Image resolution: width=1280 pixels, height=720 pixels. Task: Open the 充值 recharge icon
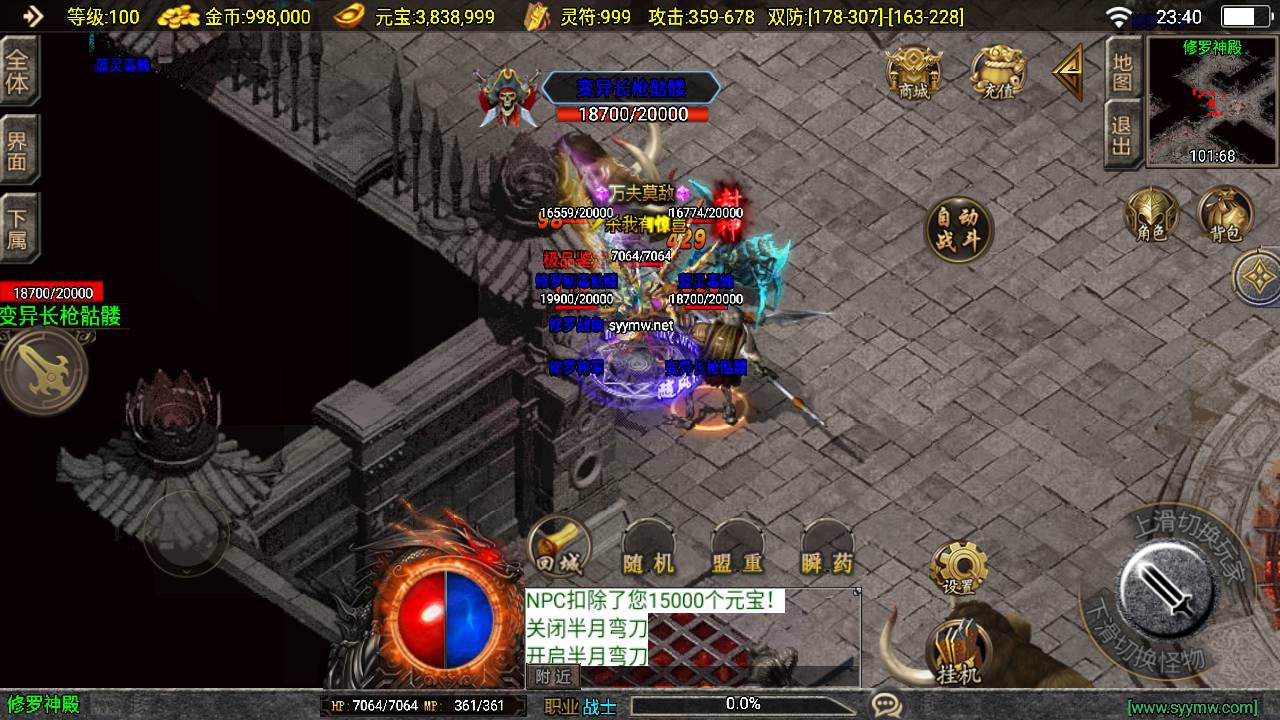click(998, 72)
